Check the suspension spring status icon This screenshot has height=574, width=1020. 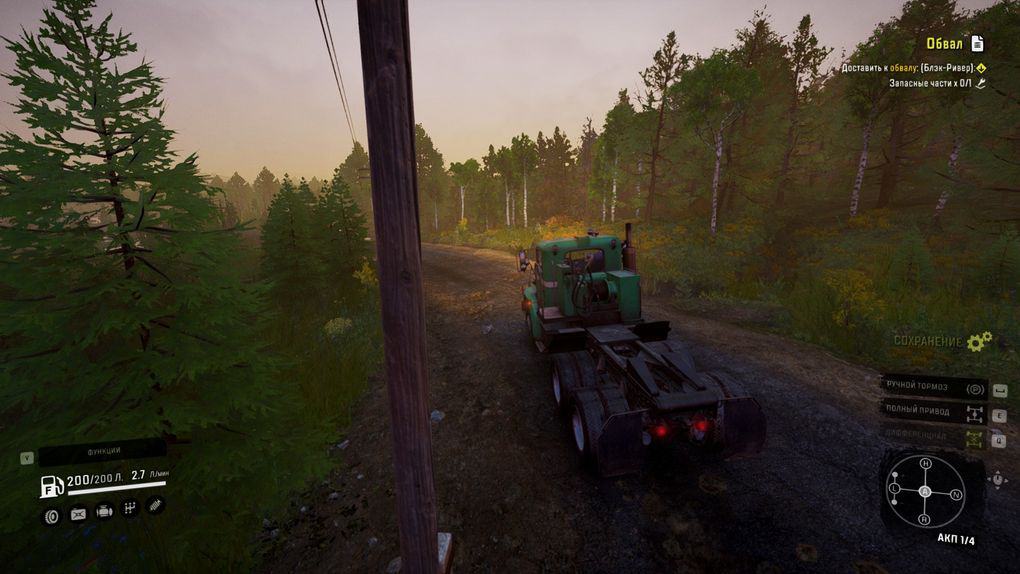155,507
